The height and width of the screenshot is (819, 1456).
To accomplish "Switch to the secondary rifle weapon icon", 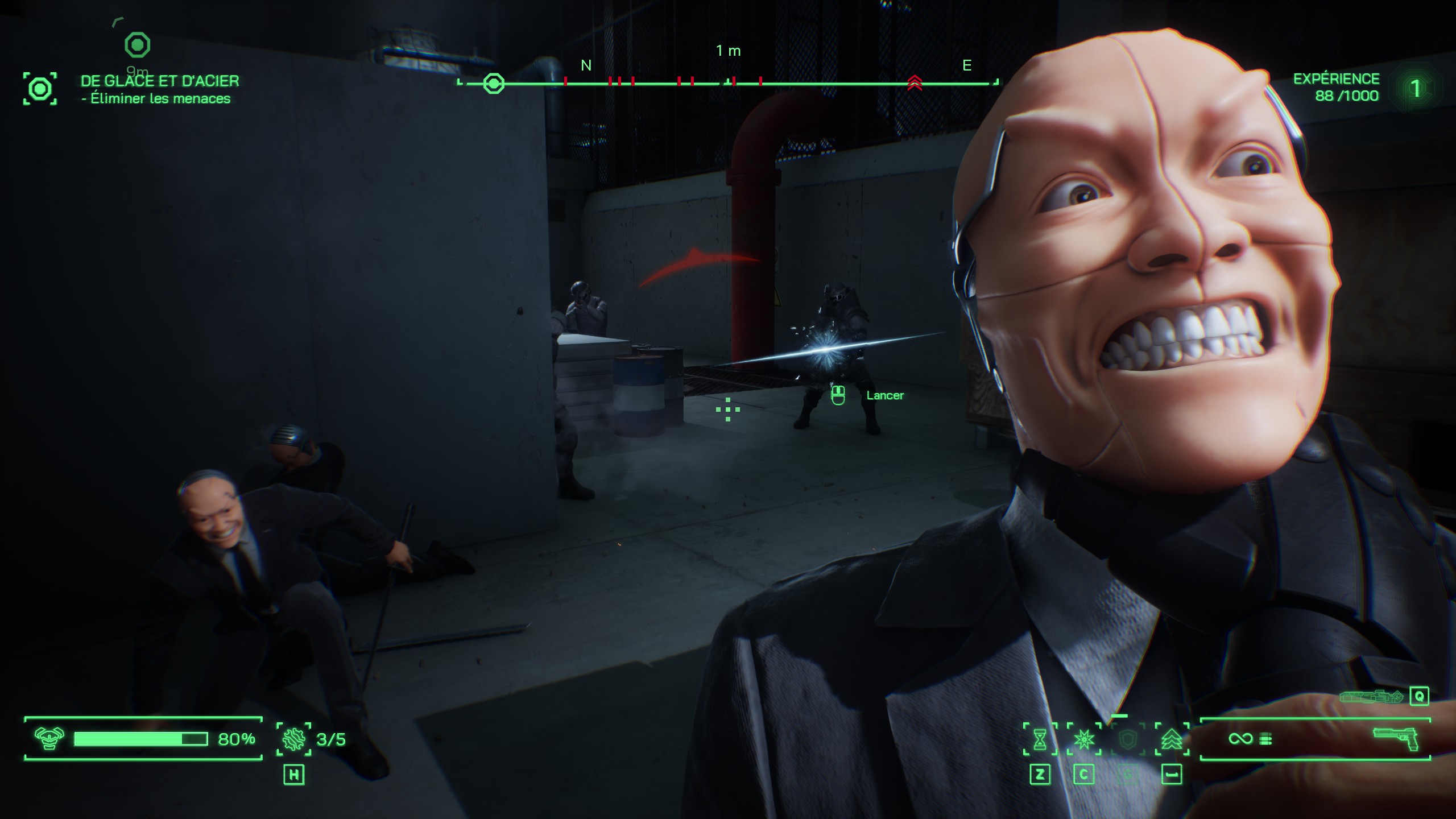I will 1371,696.
